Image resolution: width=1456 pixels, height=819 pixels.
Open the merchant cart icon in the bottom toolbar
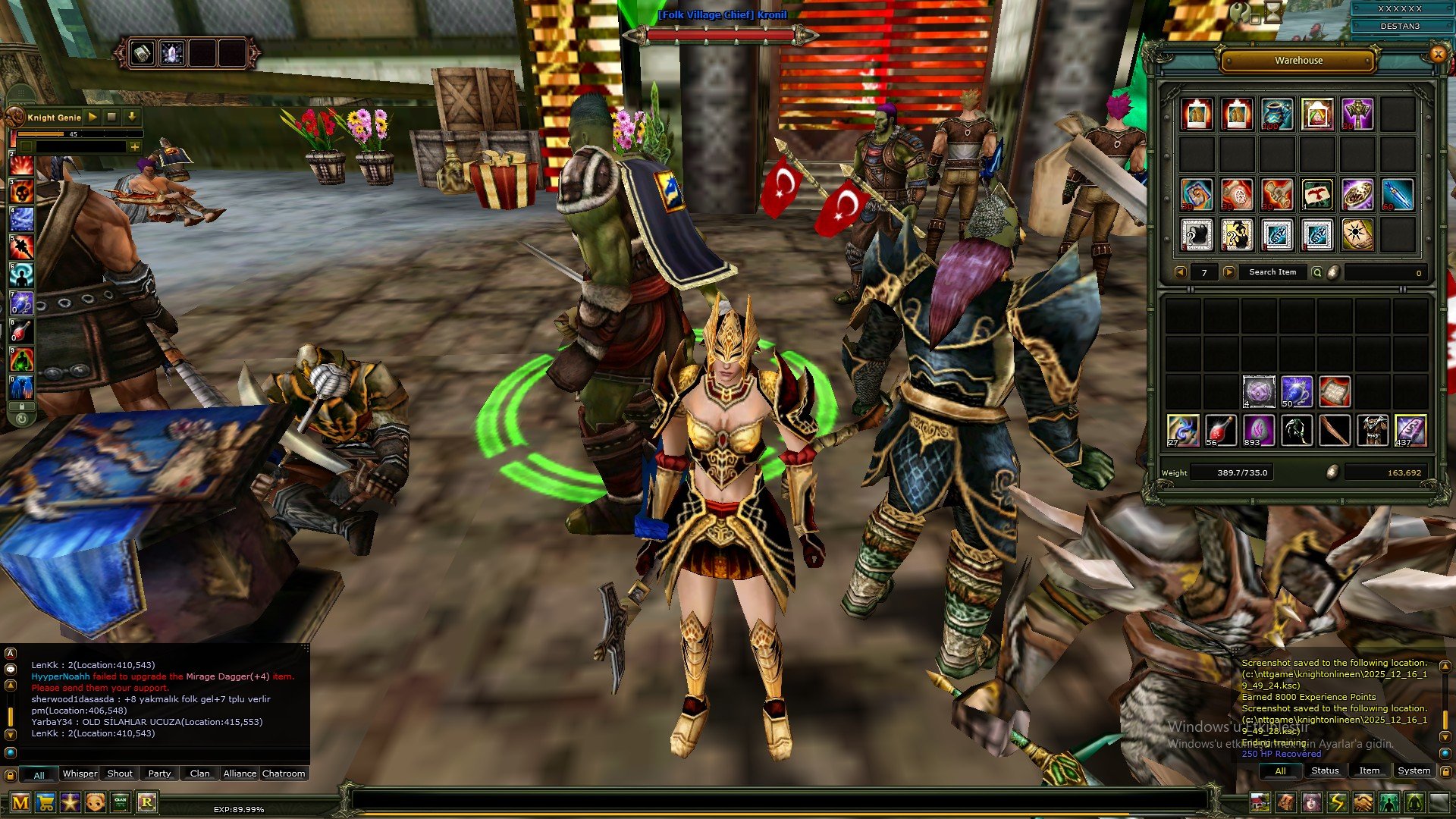pos(45,801)
